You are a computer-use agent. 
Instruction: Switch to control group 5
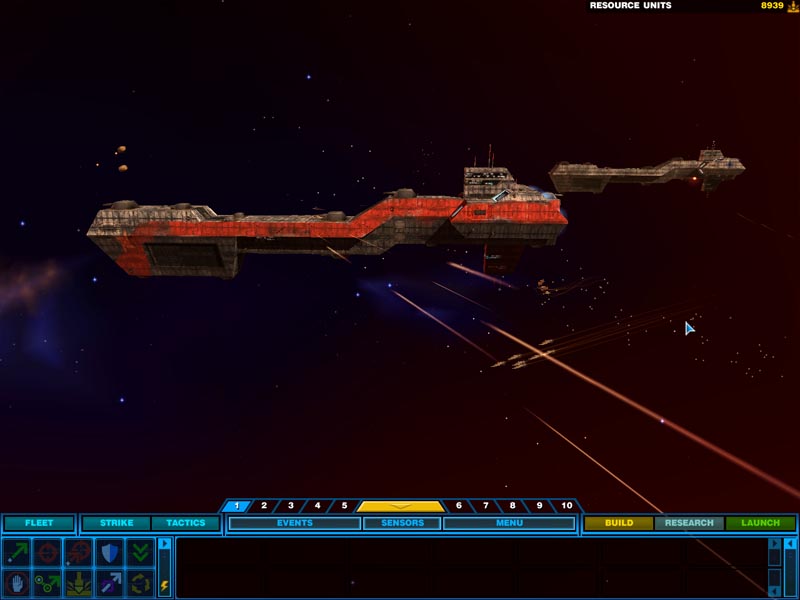tap(344, 506)
